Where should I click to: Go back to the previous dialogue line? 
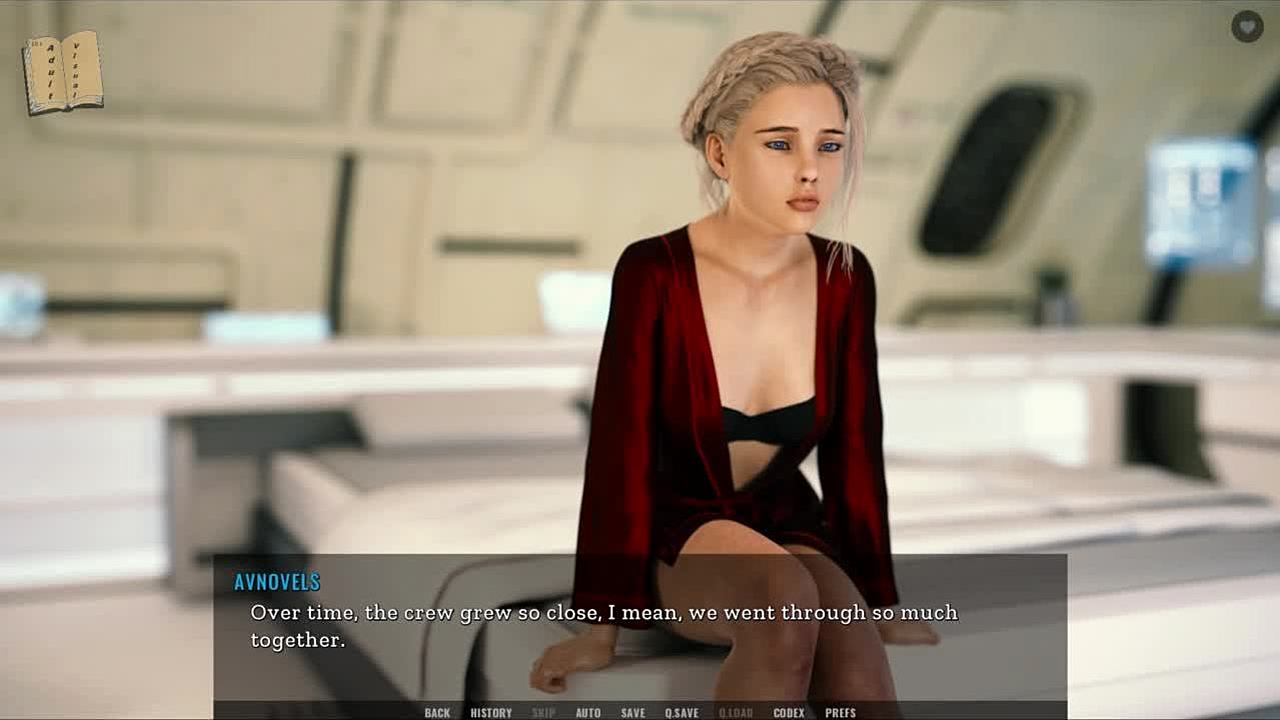tap(437, 713)
